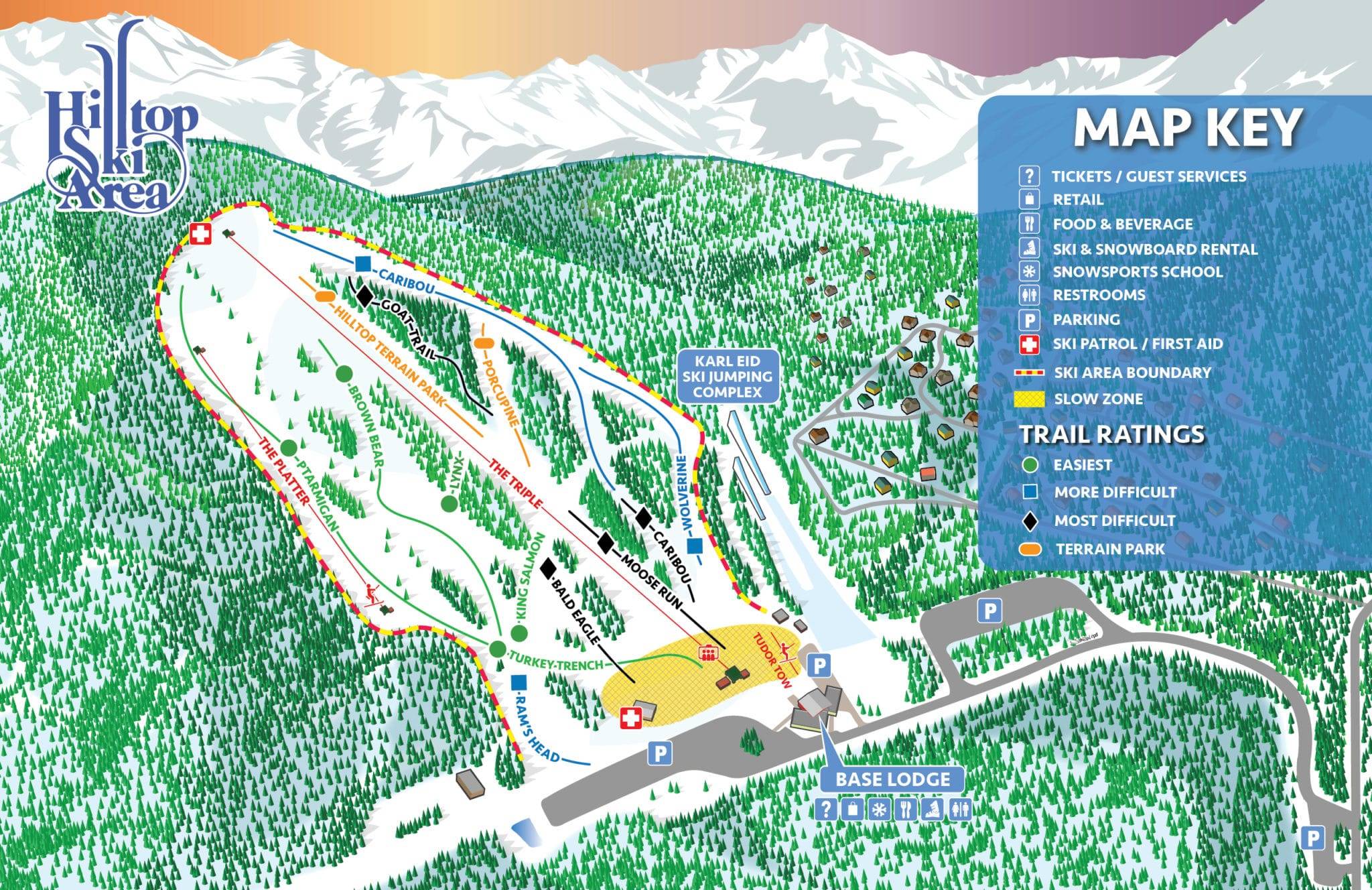
Task: Select the Slow Zone entry in map key
Action: 1097,399
